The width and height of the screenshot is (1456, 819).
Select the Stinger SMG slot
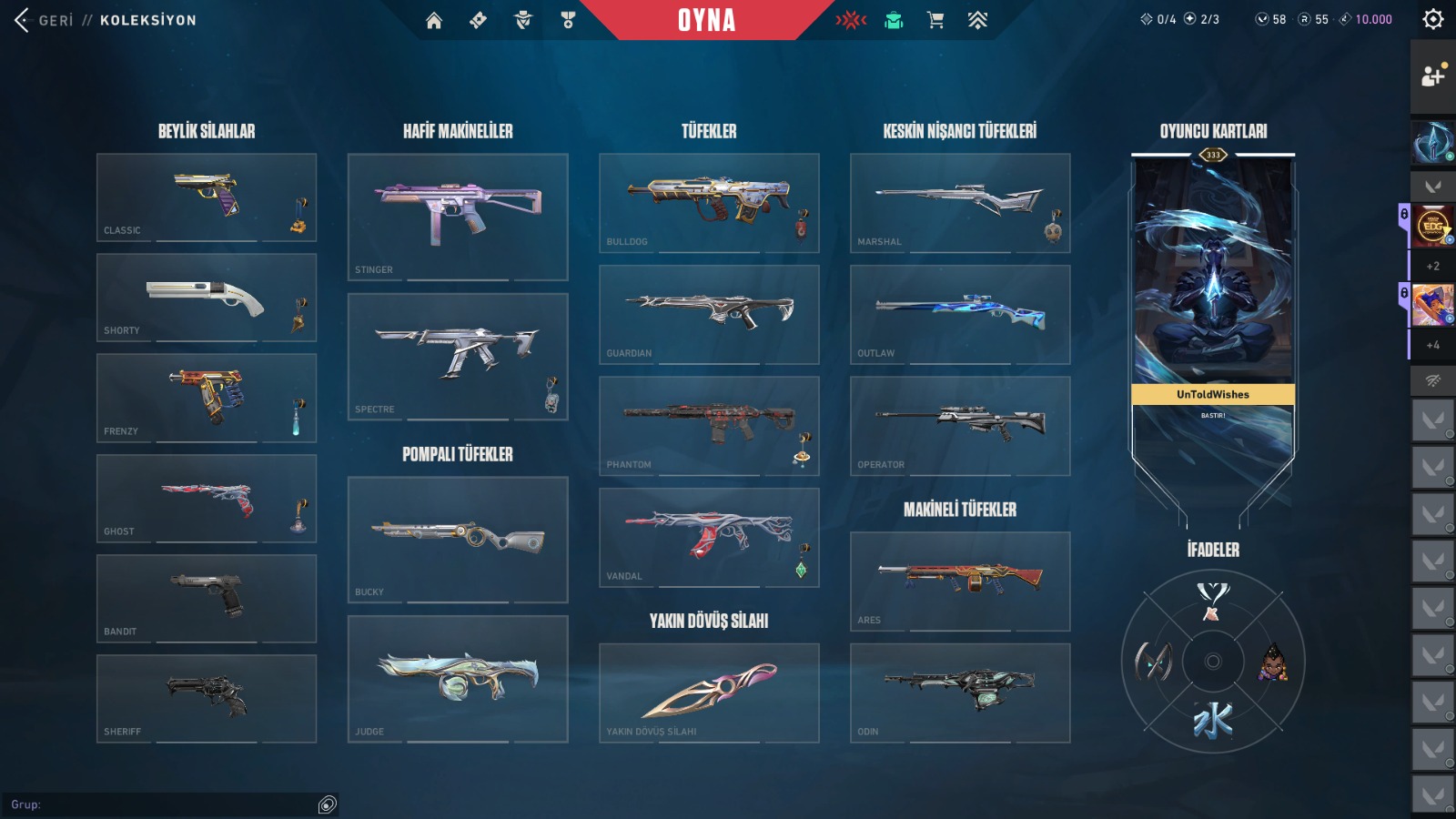click(x=458, y=217)
